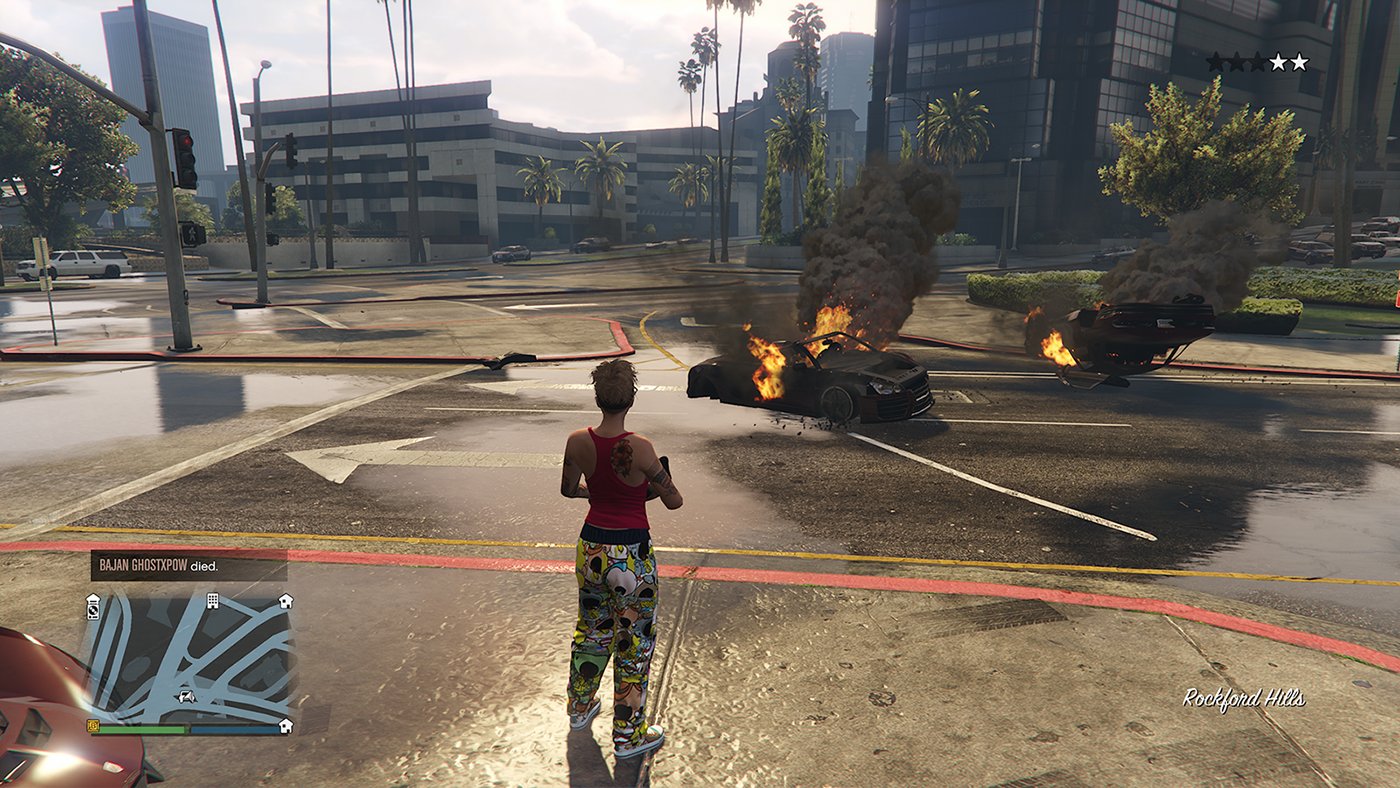
Task: Select the safehouse icon at minimap top-left
Action: 92,598
